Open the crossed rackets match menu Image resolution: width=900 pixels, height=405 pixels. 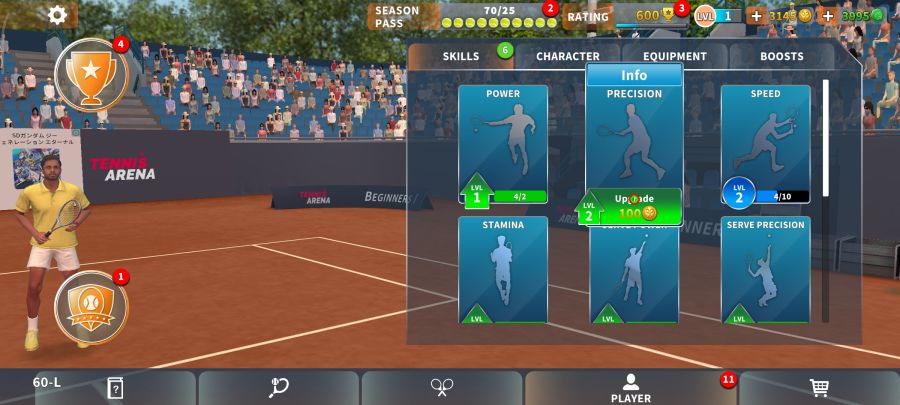(x=442, y=388)
